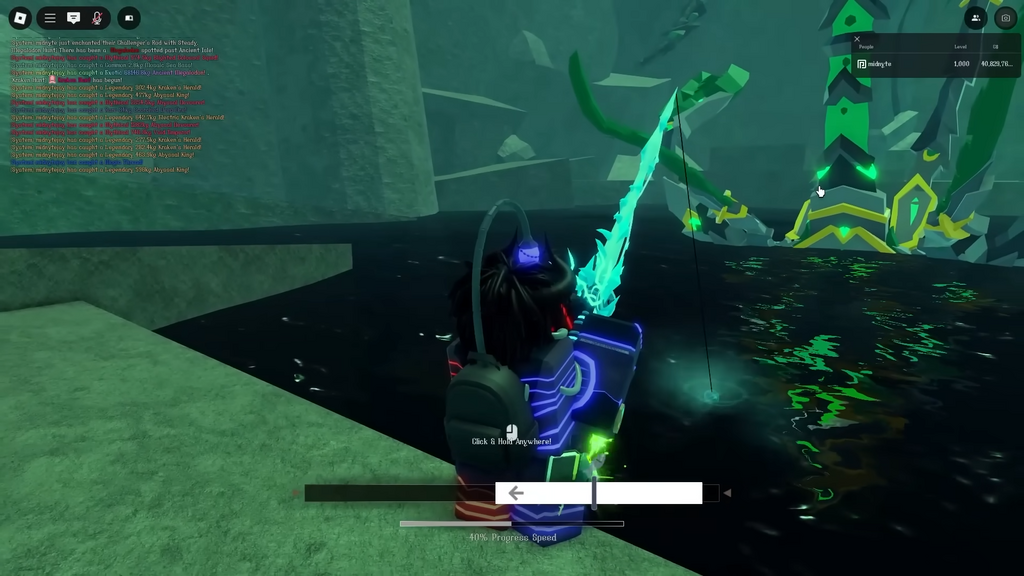Open the hamburger menu in the top bar
Image resolution: width=1024 pixels, height=576 pixels.
50,18
